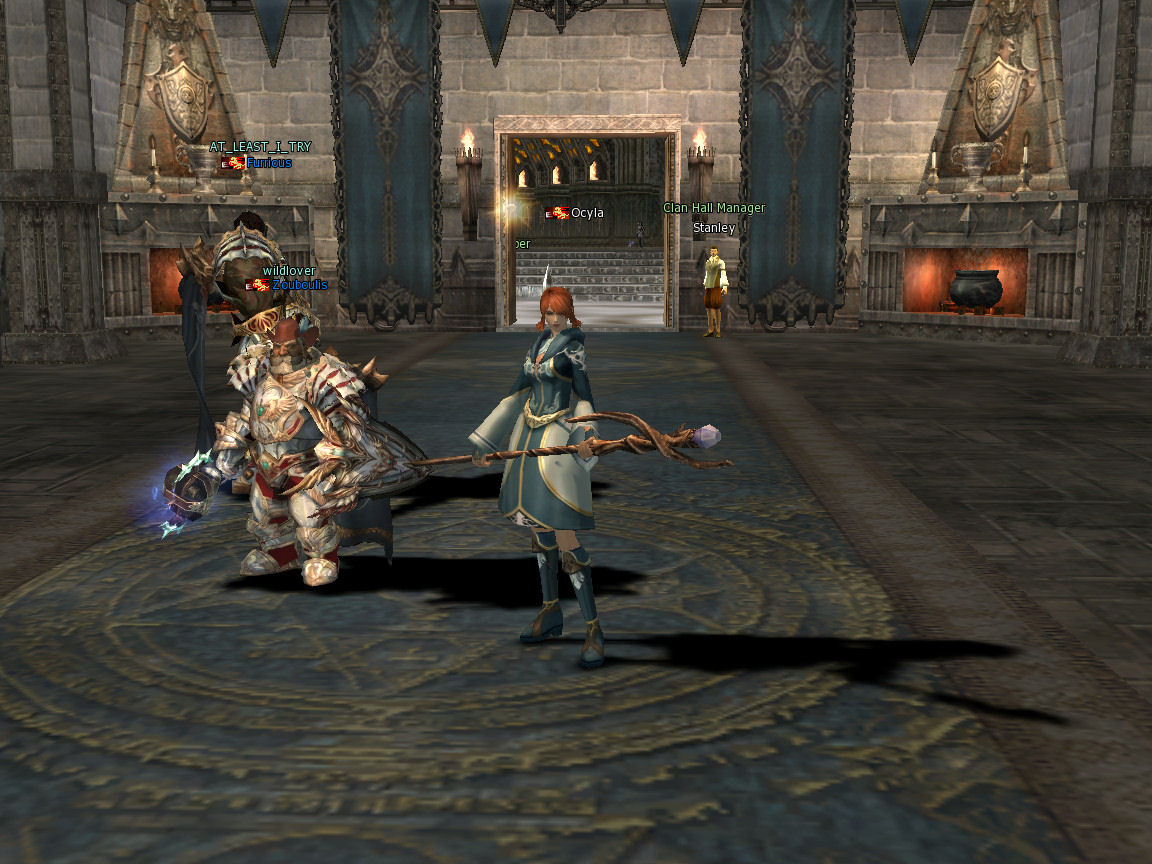Select the Zouboulis player name label
The width and height of the screenshot is (1152, 864).
click(299, 285)
